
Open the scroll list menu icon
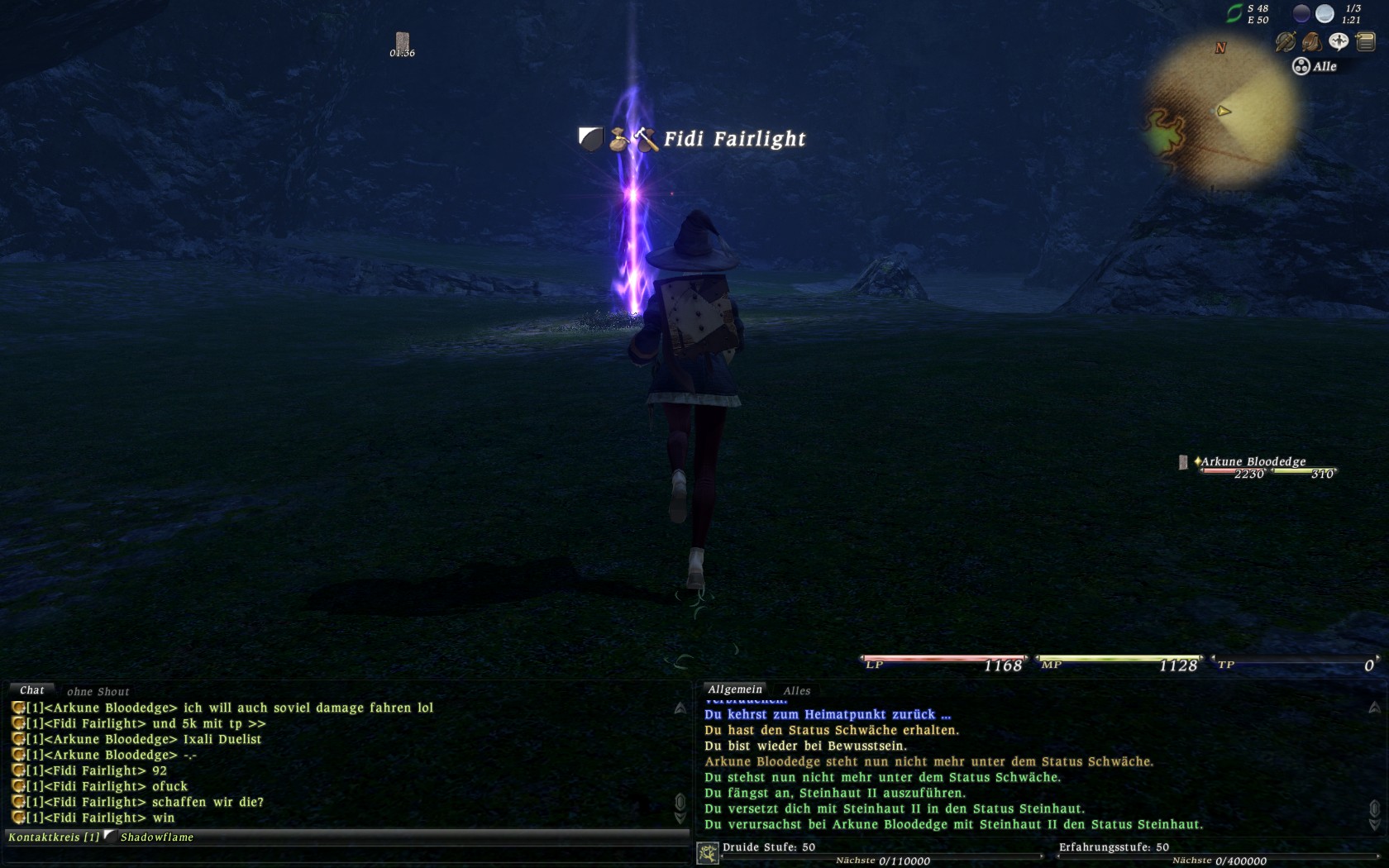pyautogui.click(x=1365, y=41)
